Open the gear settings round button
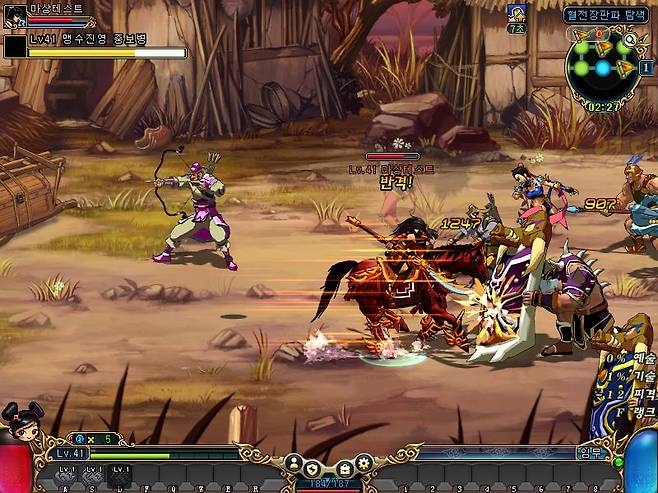The image size is (658, 493). tap(363, 463)
